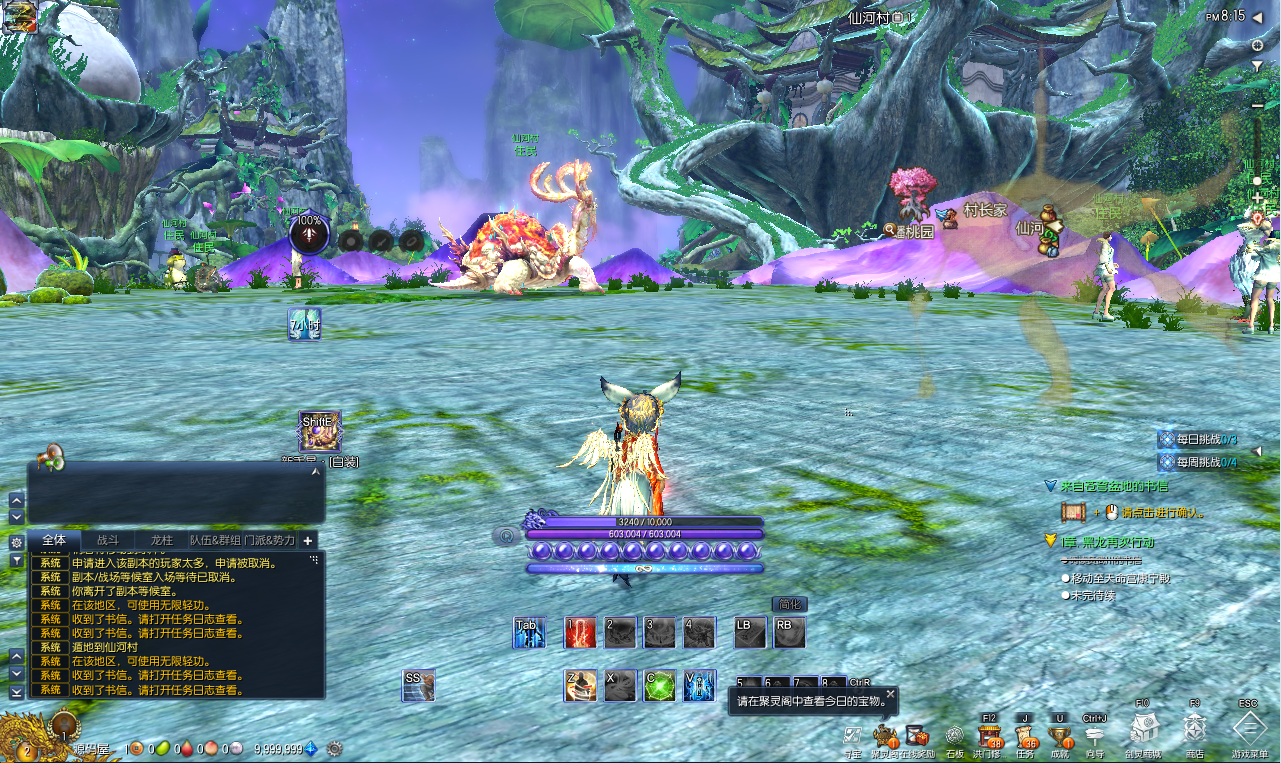Screen dimensions: 1281x763
Task: Open the 向导 guide signpost icon
Action: (x=1095, y=737)
